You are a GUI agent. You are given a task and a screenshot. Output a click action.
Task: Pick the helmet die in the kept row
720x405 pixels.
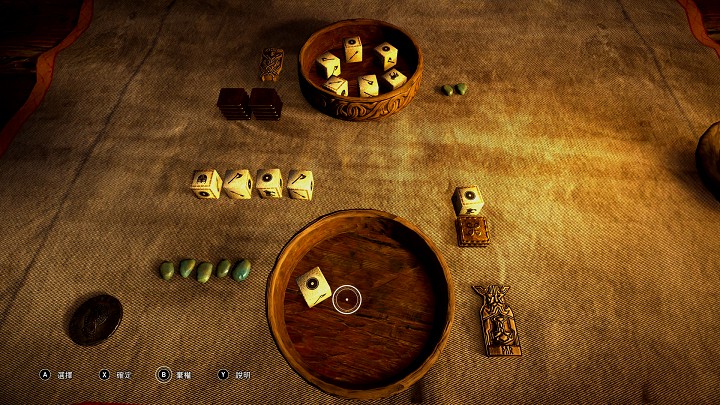pyautogui.click(x=207, y=184)
